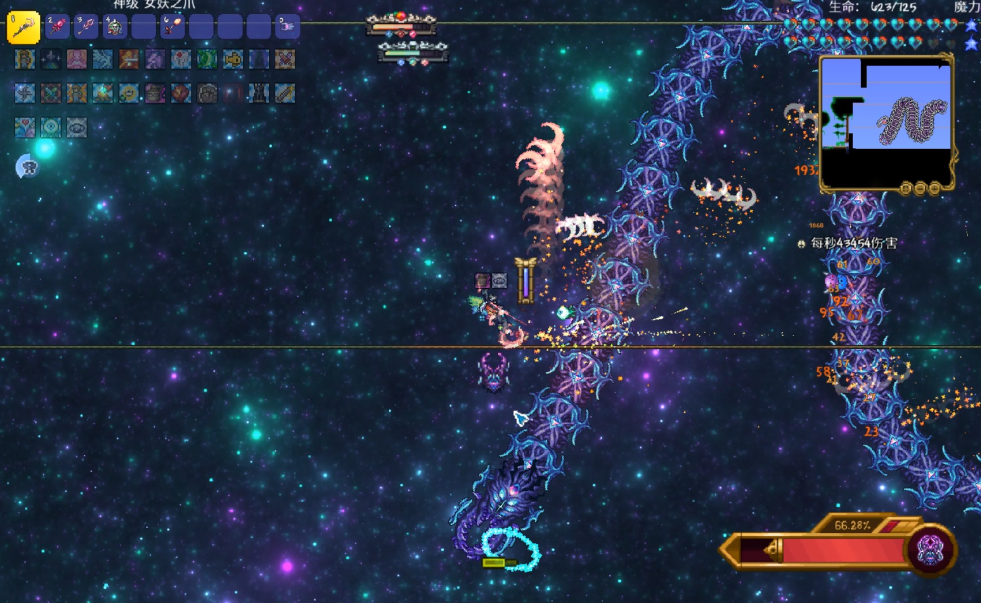Click the round blue armor icon below the buffs
This screenshot has height=603, width=981.
click(x=26, y=167)
